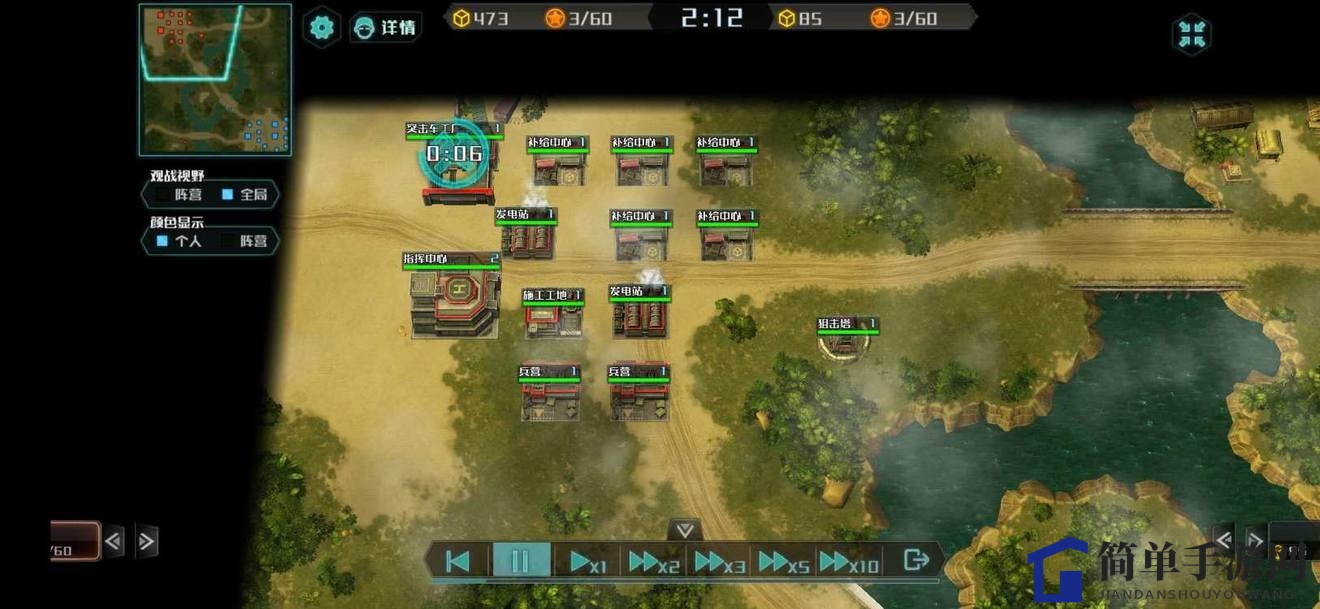Screen dimensions: 1320x609
Task: Click the replay minimap
Action: pyautogui.click(x=215, y=80)
